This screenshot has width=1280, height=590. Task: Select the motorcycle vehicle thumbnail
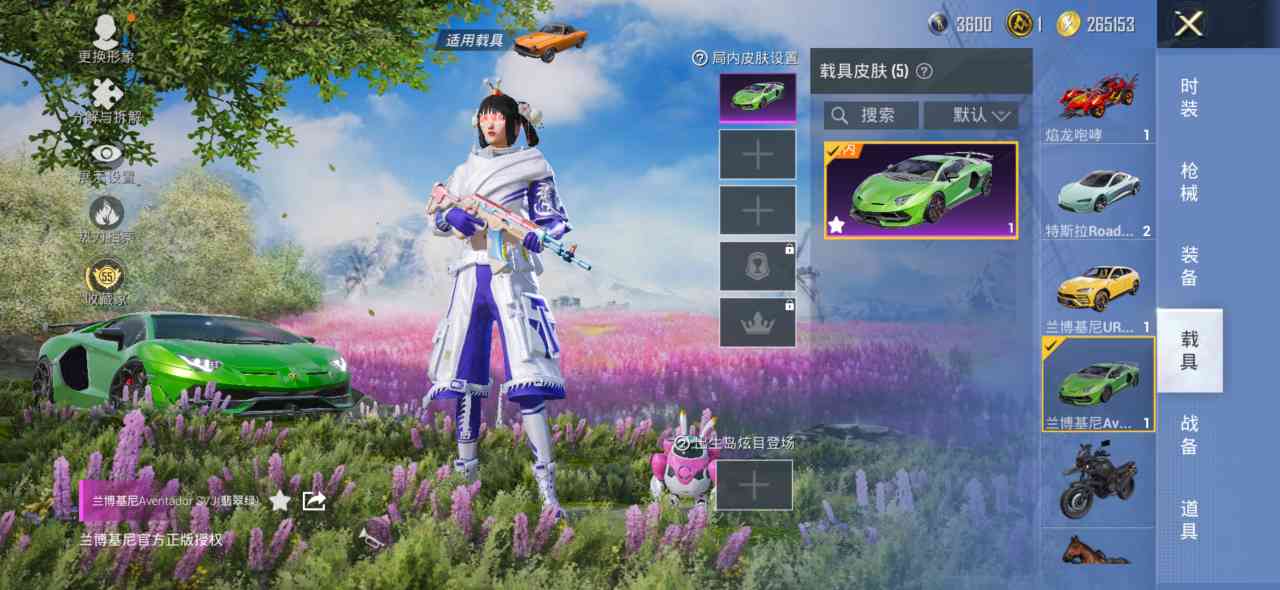1099,480
